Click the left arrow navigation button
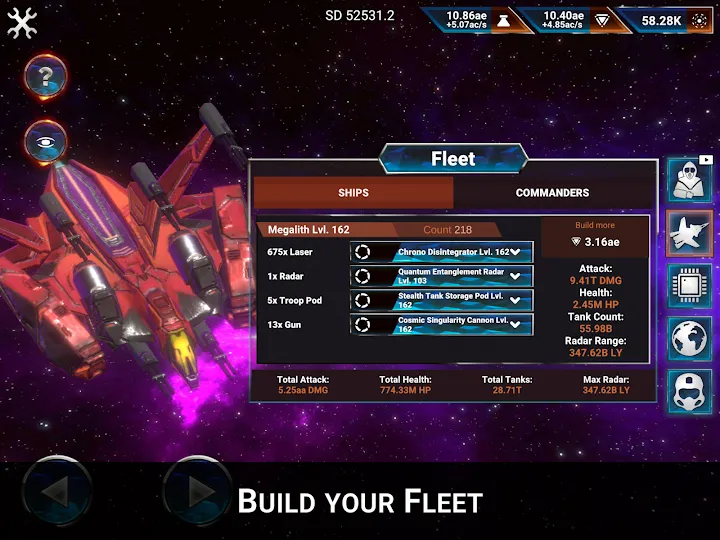 57,491
